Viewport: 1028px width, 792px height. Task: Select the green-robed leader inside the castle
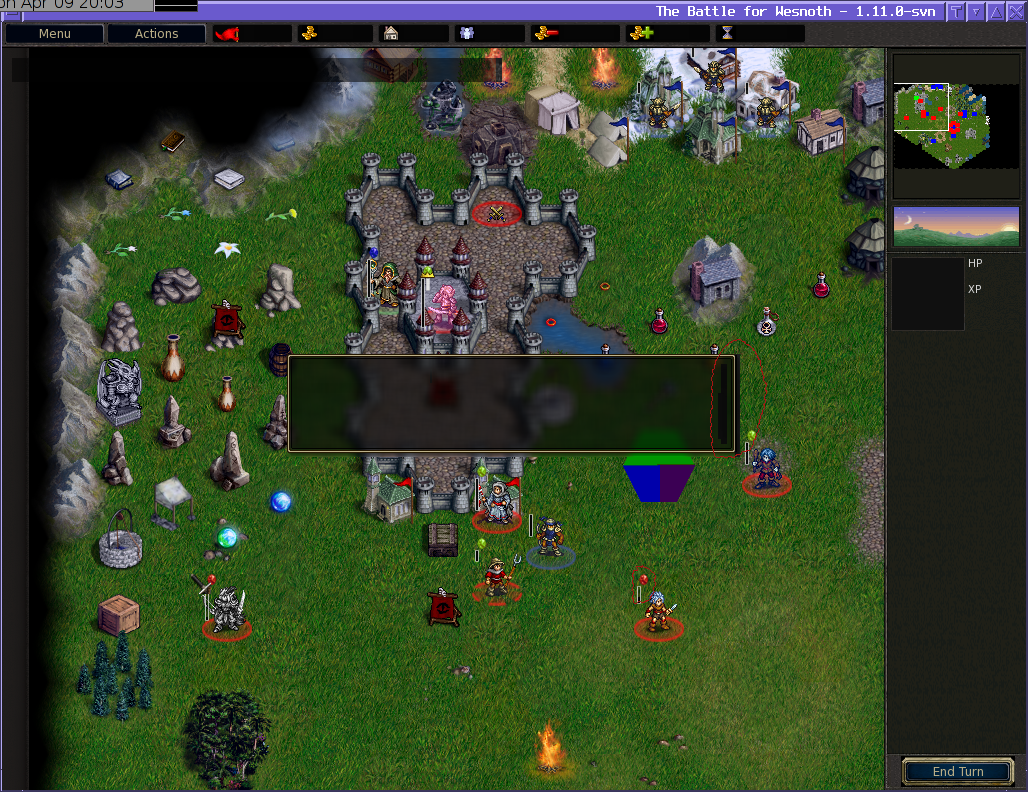[385, 286]
